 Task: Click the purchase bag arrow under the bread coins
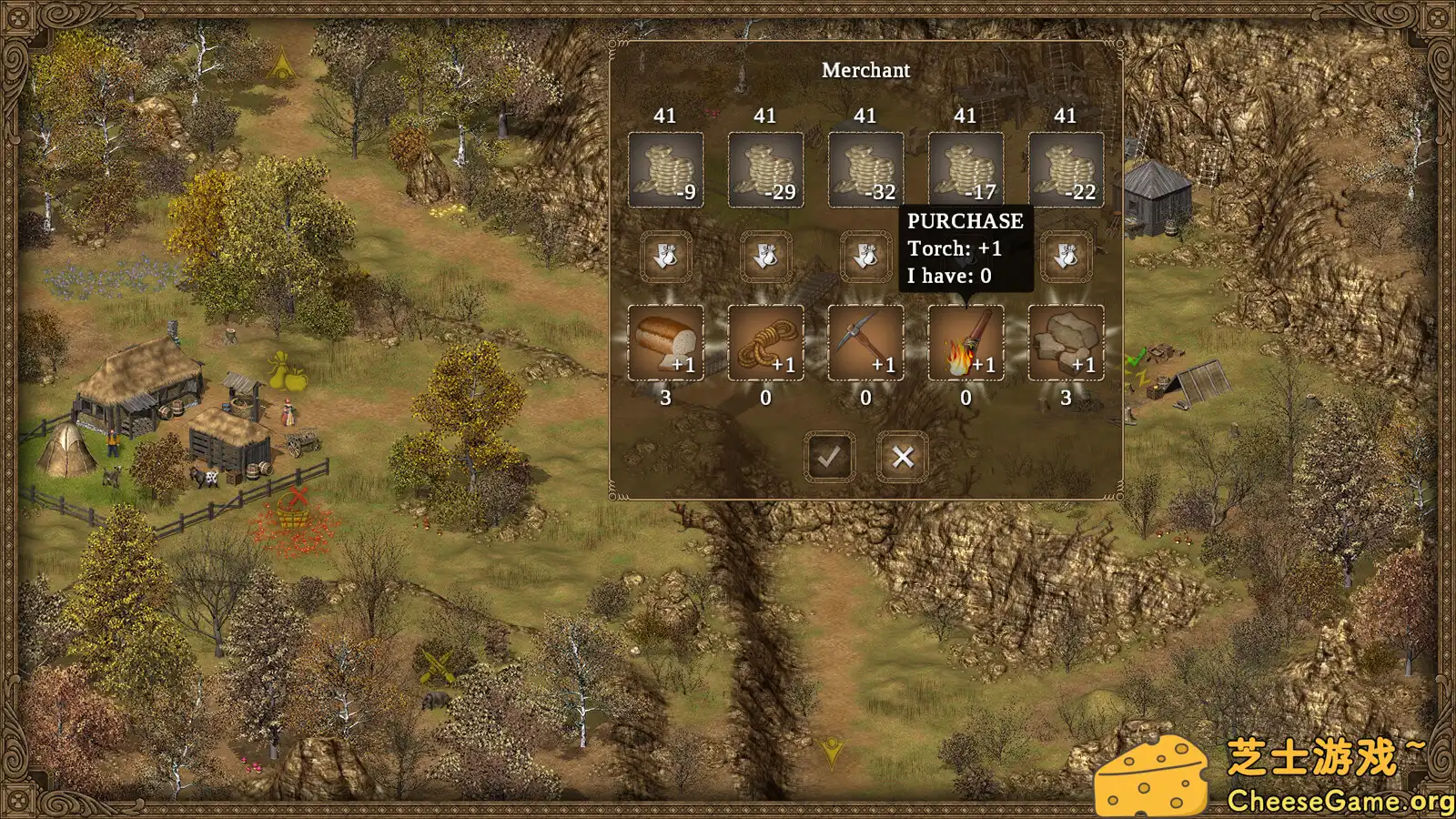pos(665,256)
